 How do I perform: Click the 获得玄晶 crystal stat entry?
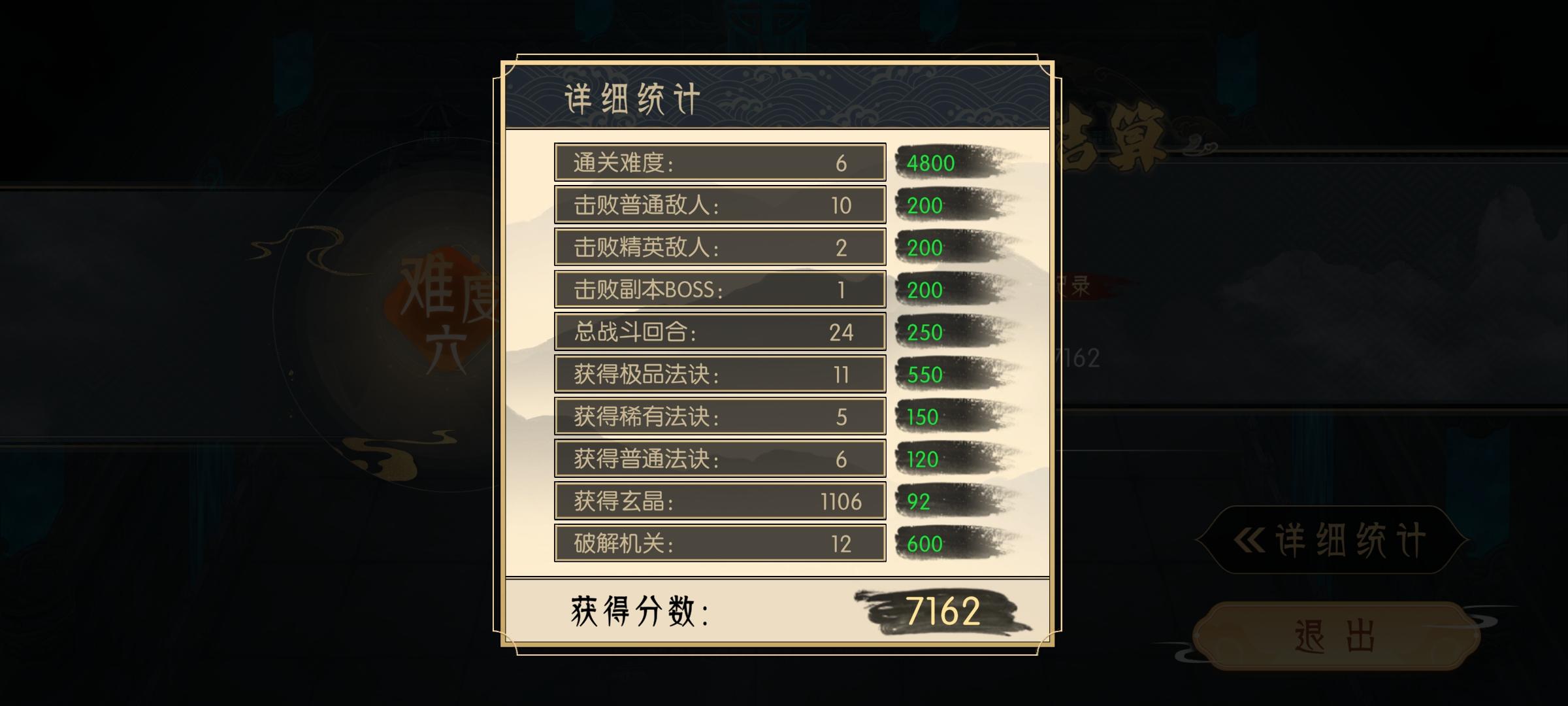719,501
